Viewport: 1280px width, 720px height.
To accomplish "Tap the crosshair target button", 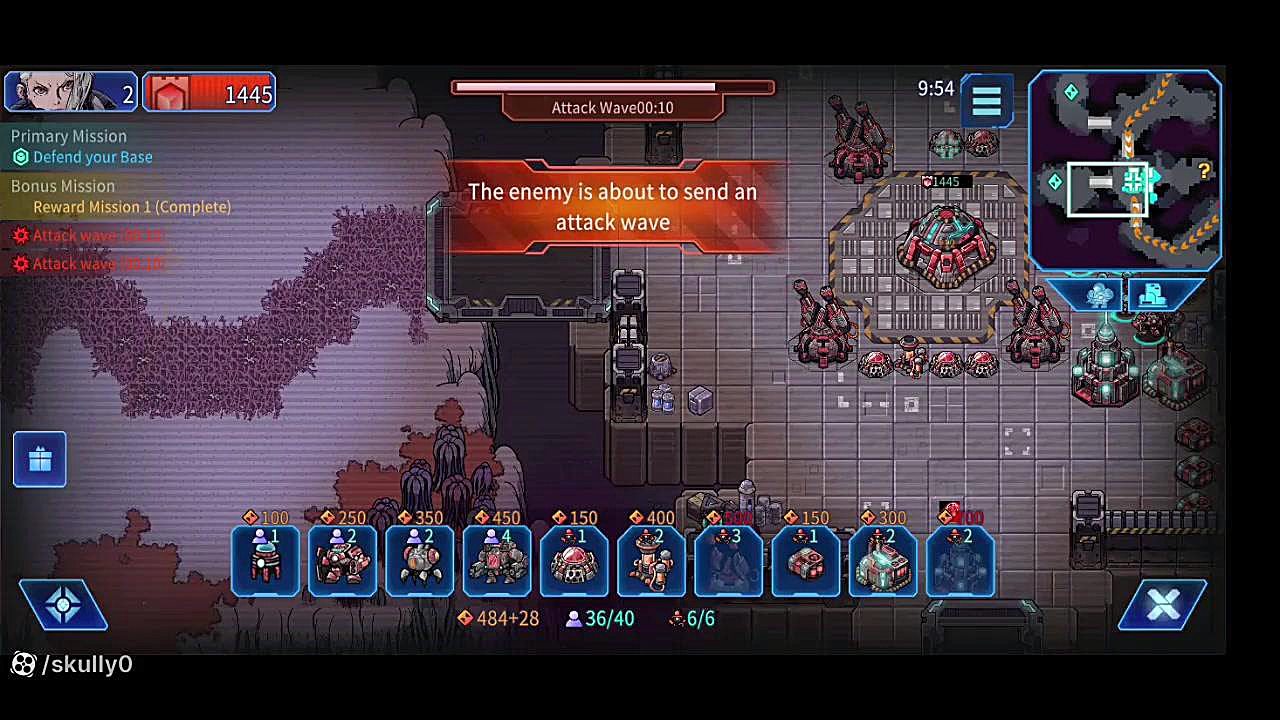I will [x=63, y=605].
